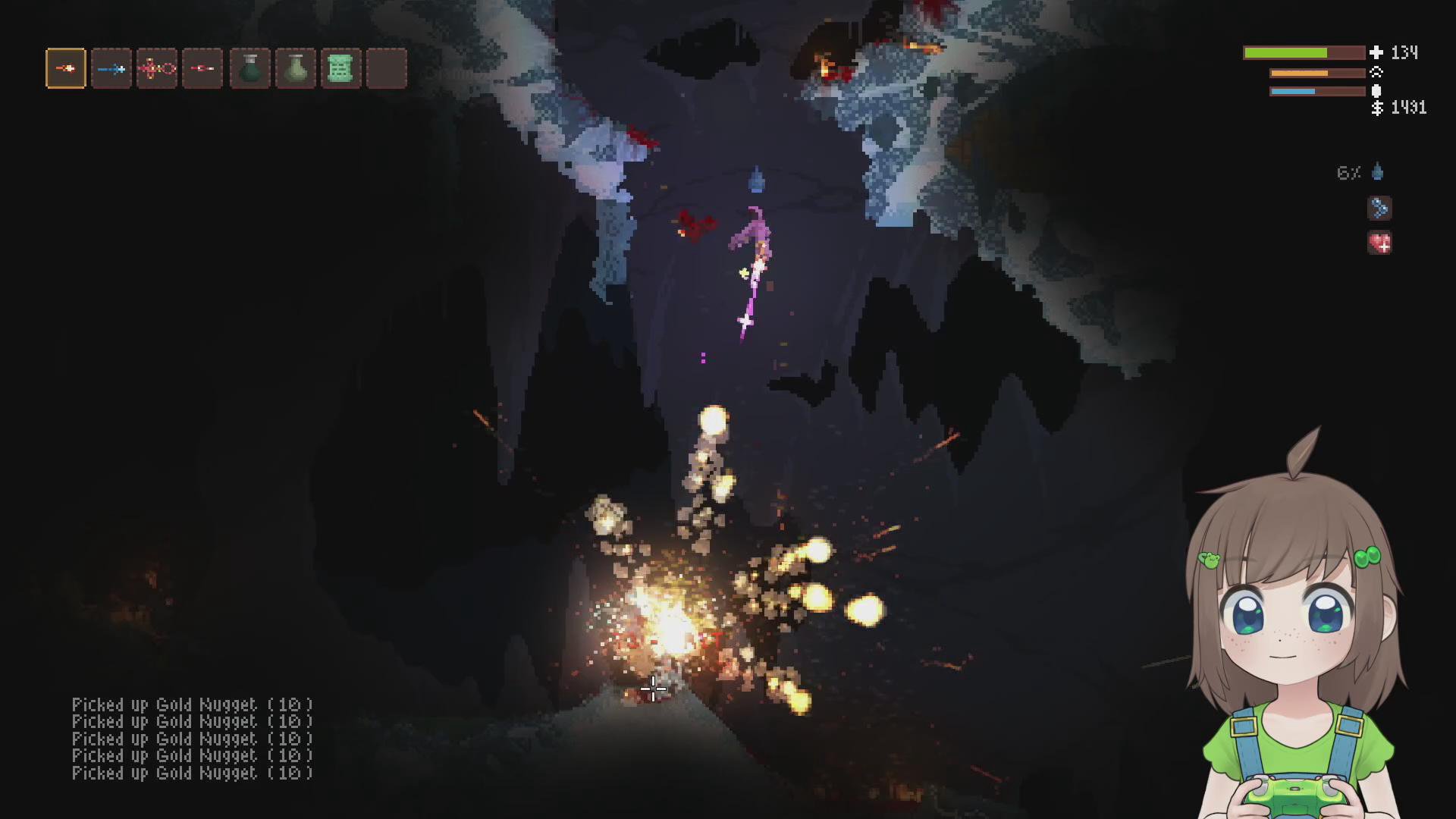Image resolution: width=1456 pixels, height=819 pixels.
Task: Select the fire spark wand in slot one
Action: pyautogui.click(x=64, y=68)
